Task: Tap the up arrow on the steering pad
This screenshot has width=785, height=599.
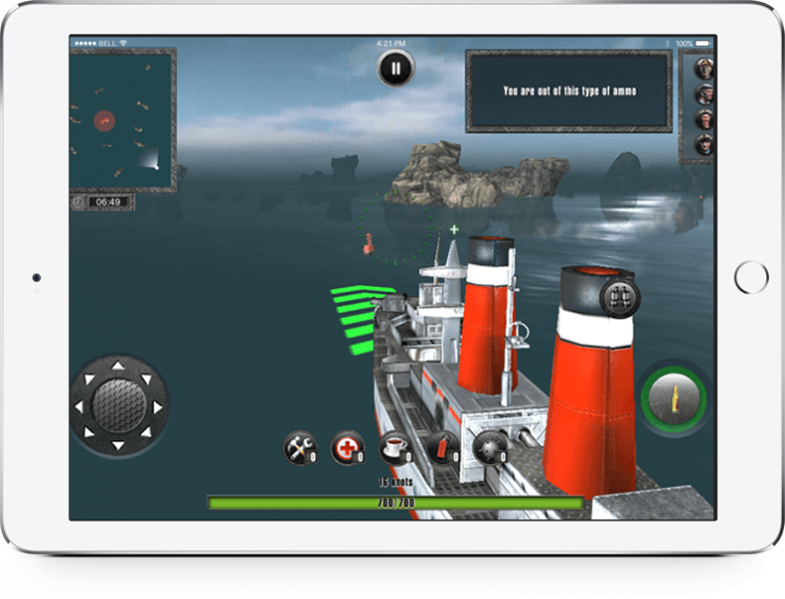Action: coord(118,366)
